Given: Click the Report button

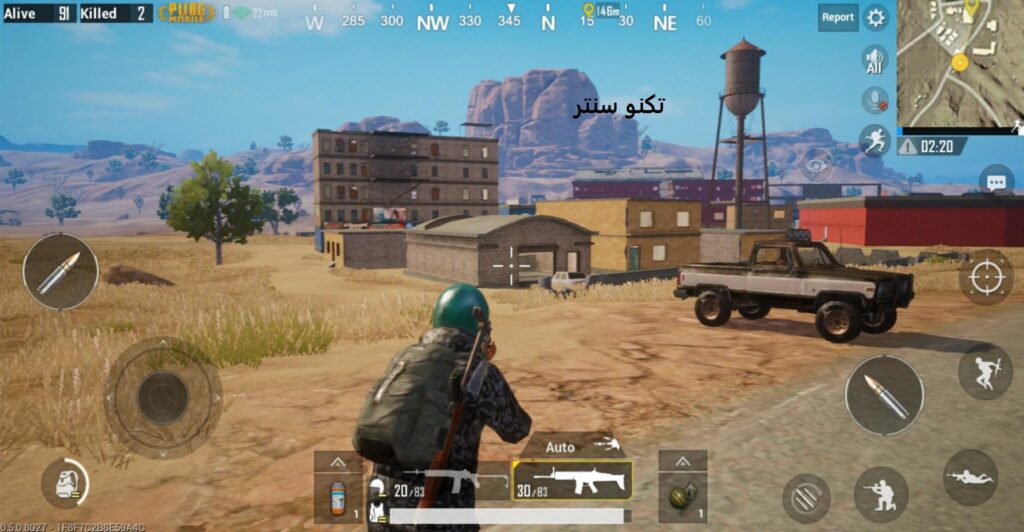Looking at the screenshot, I should coord(837,17).
